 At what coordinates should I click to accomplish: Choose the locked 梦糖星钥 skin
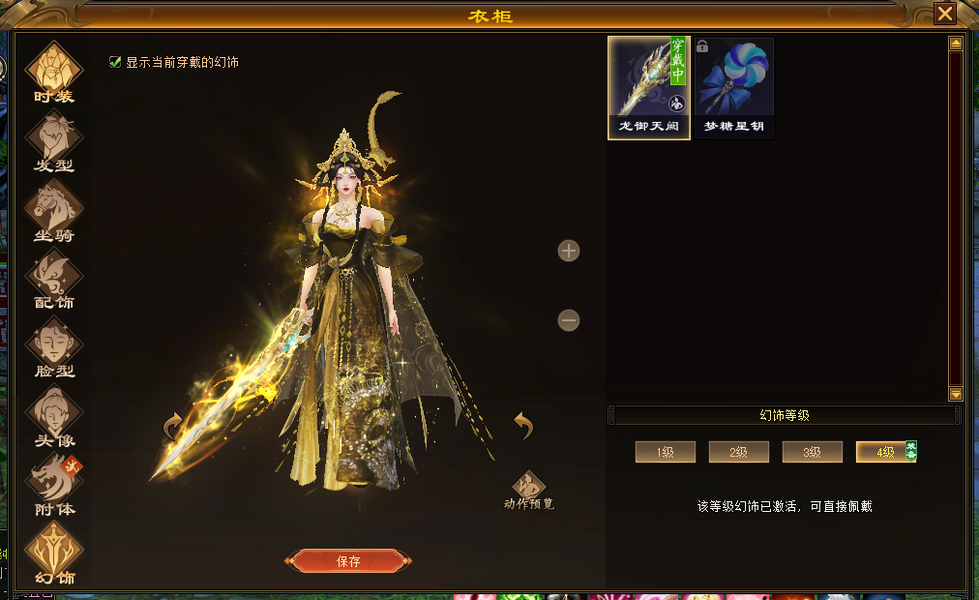coord(735,88)
